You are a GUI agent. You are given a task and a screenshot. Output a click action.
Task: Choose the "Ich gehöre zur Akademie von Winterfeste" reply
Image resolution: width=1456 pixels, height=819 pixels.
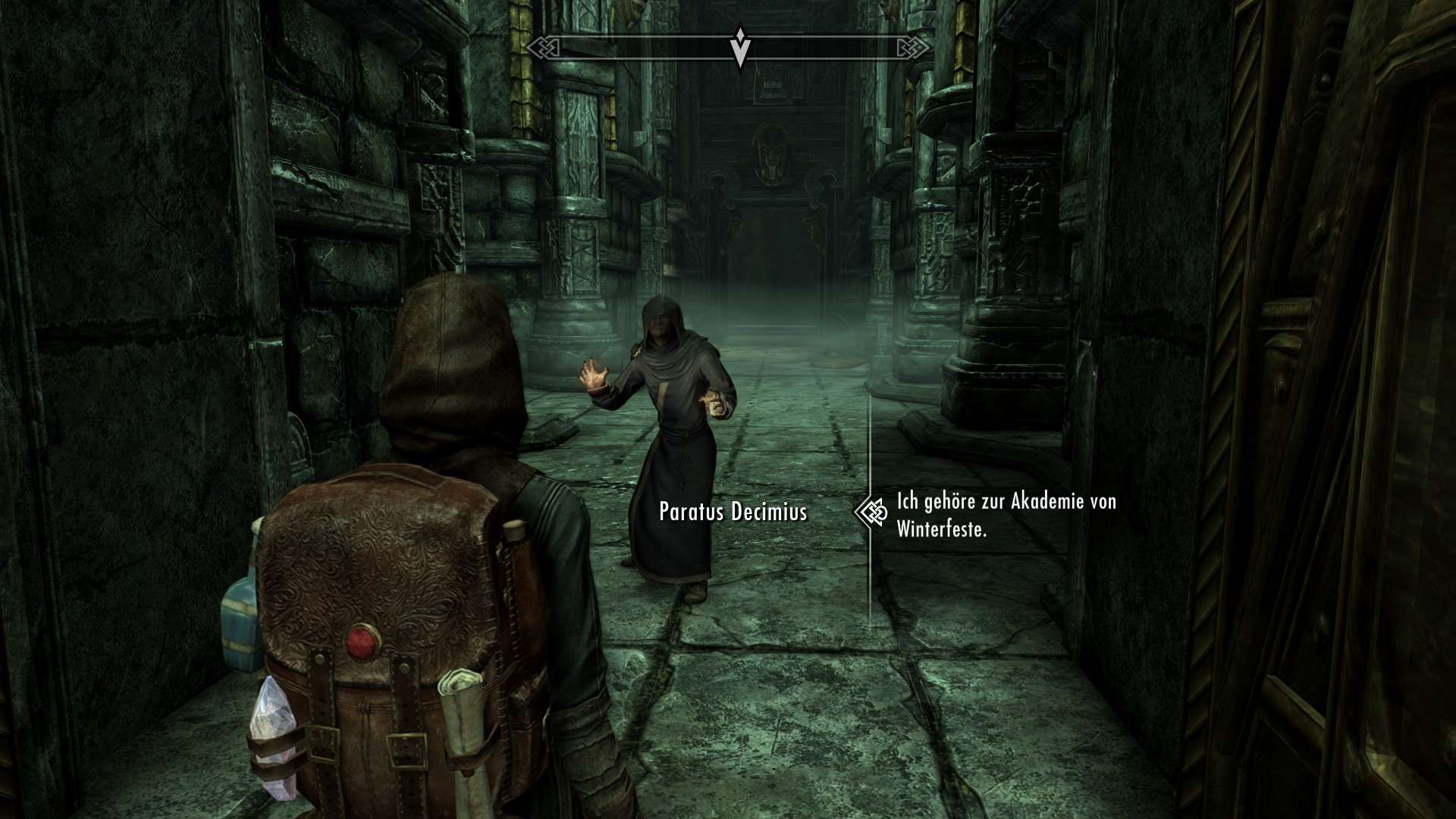point(1006,515)
